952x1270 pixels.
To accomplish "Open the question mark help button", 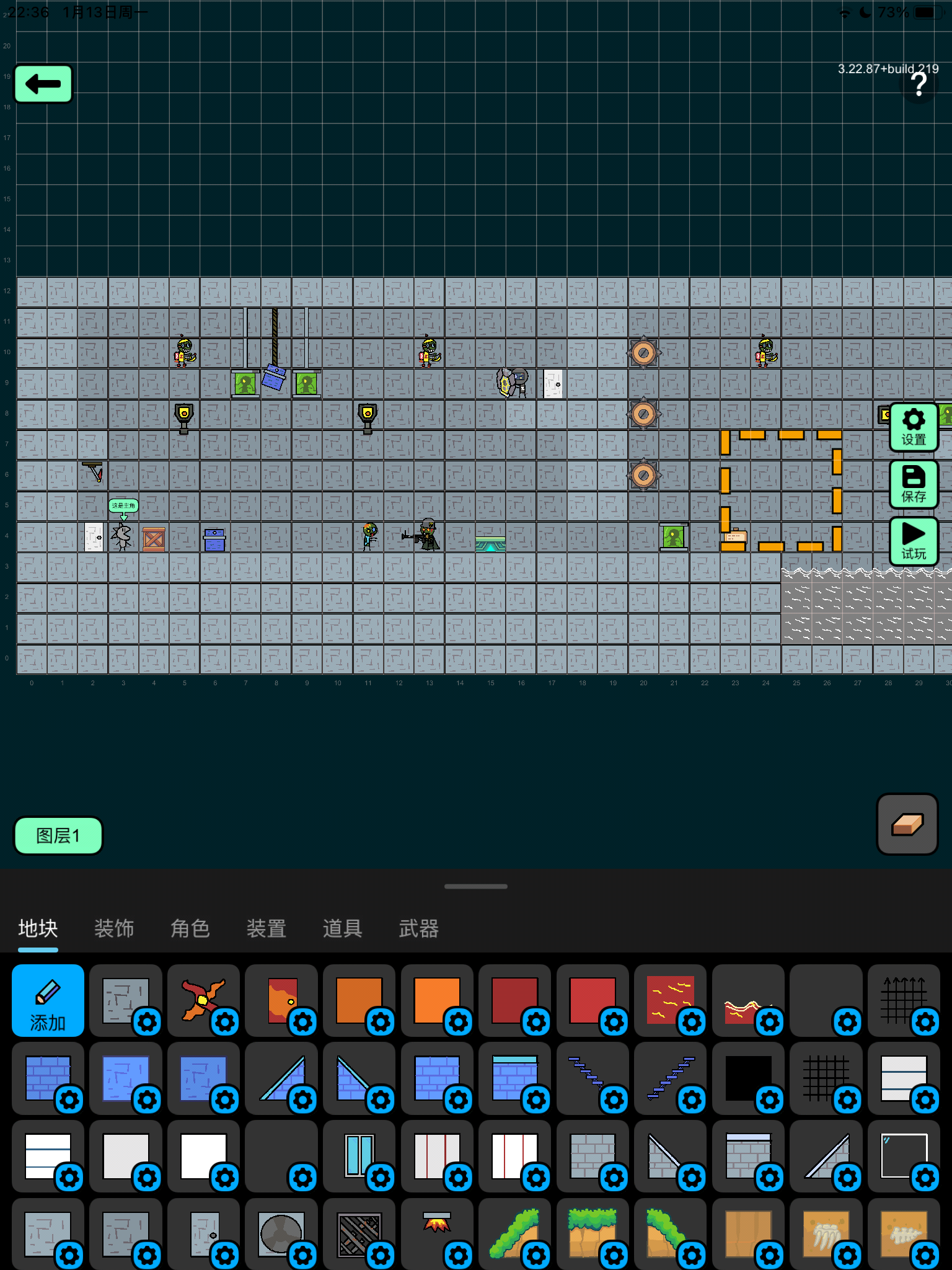I will (919, 85).
